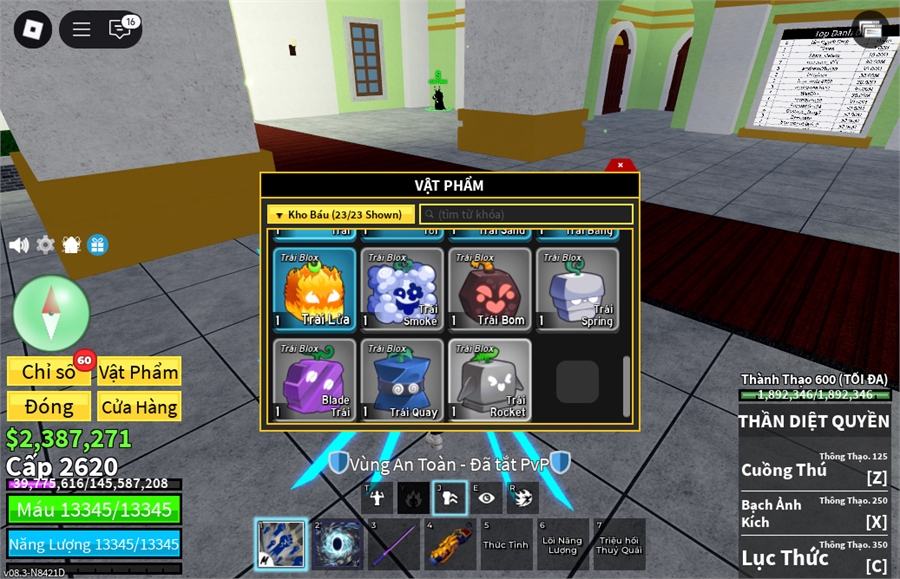Click the Đóng button
The height and width of the screenshot is (579, 900).
(50, 407)
